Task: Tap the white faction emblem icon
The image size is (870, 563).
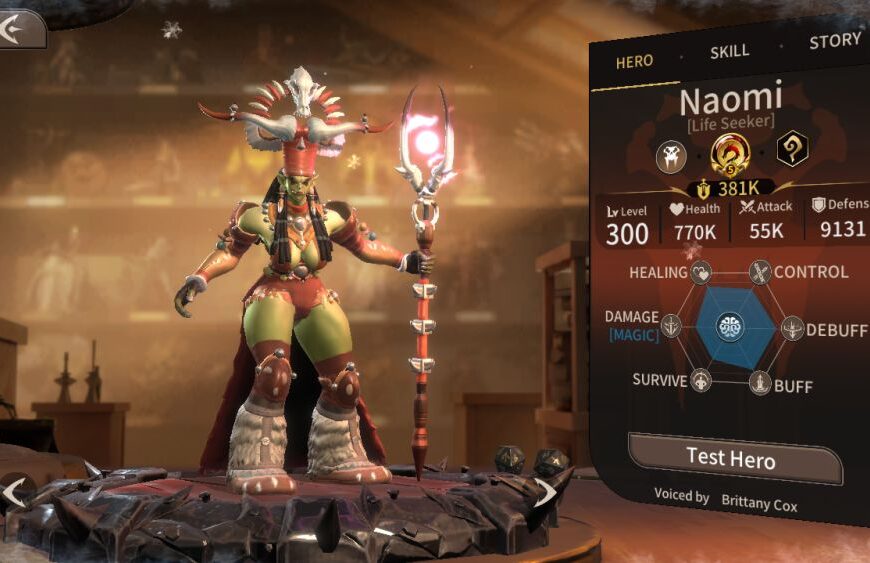Action: tap(670, 157)
